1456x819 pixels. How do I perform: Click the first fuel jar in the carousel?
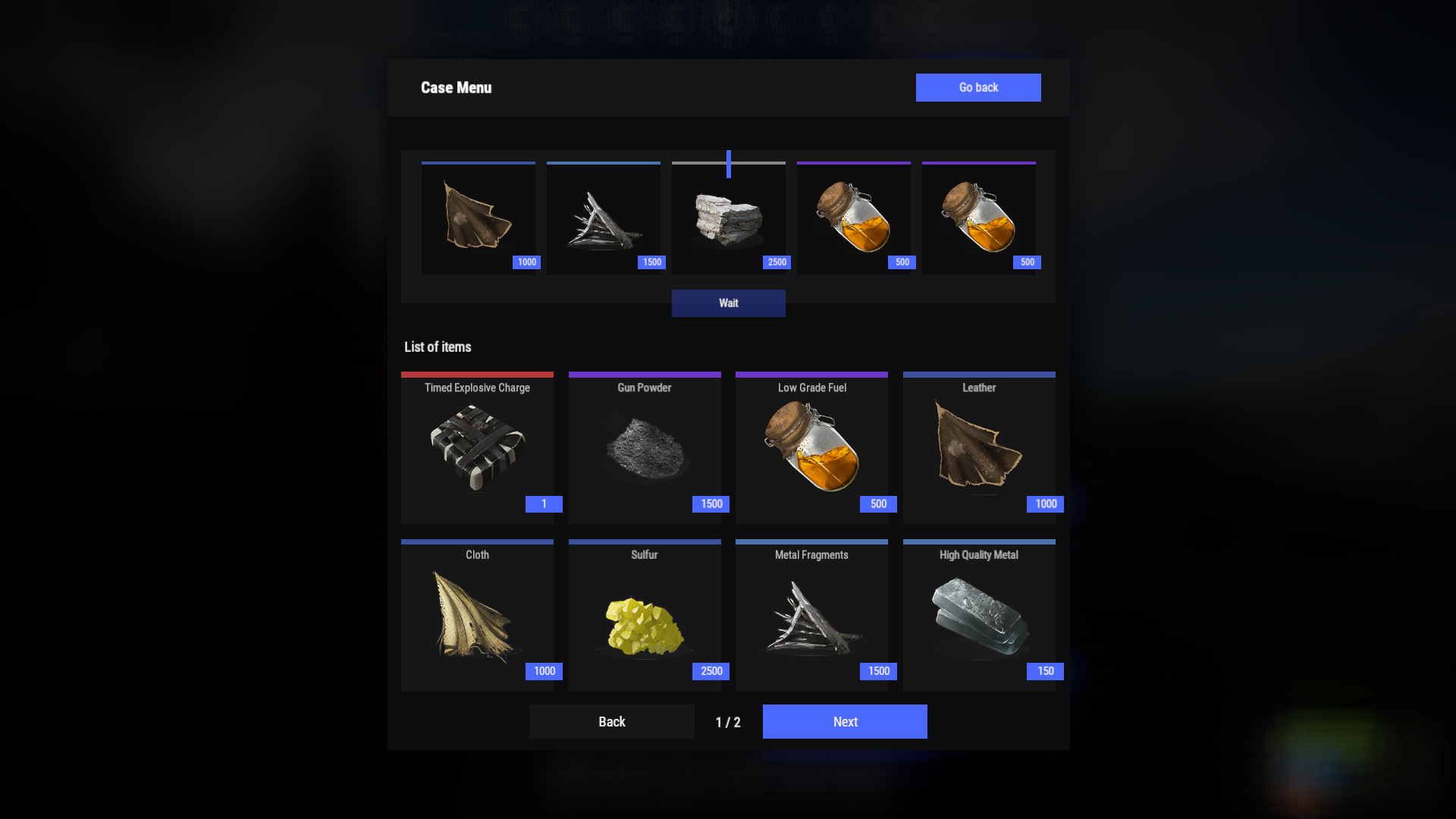click(853, 218)
